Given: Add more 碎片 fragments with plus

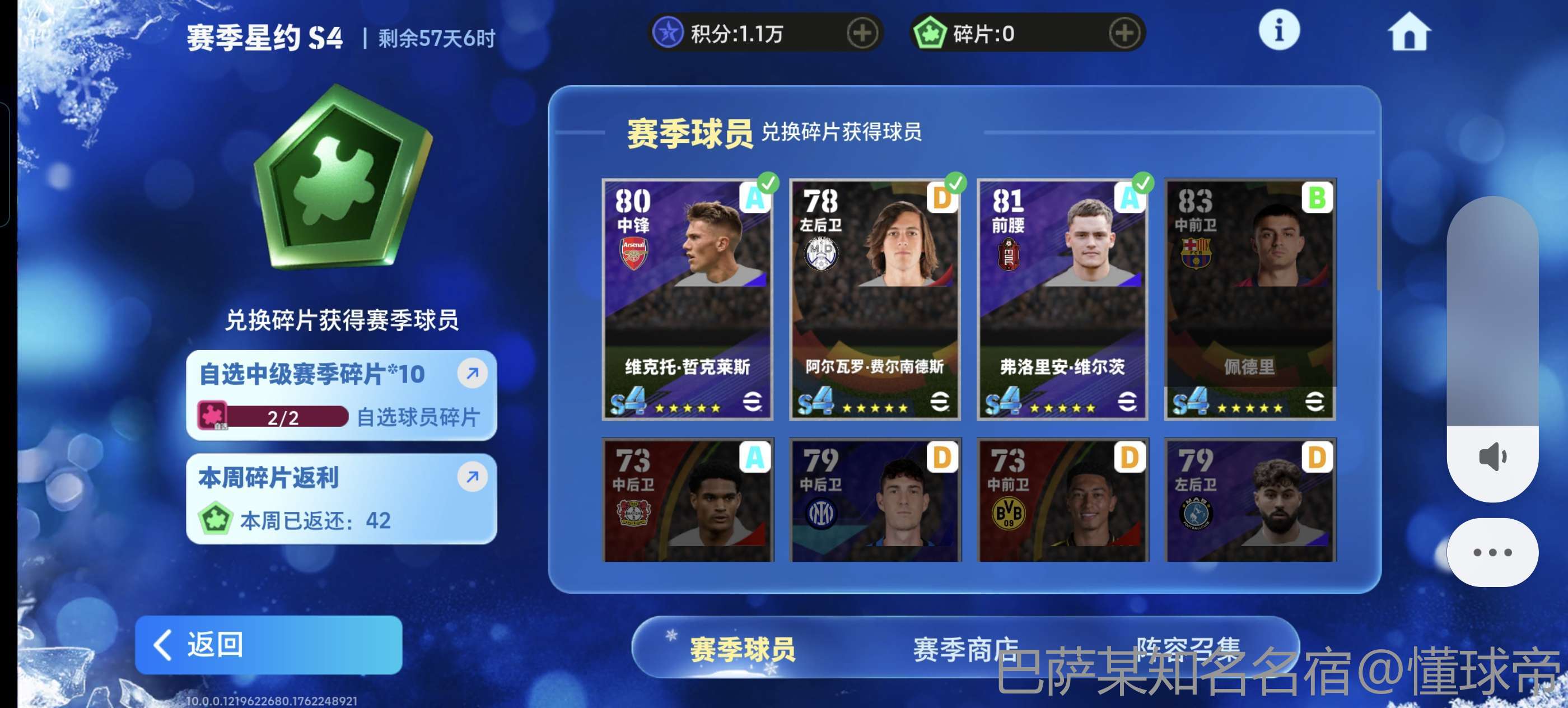Looking at the screenshot, I should (1124, 34).
